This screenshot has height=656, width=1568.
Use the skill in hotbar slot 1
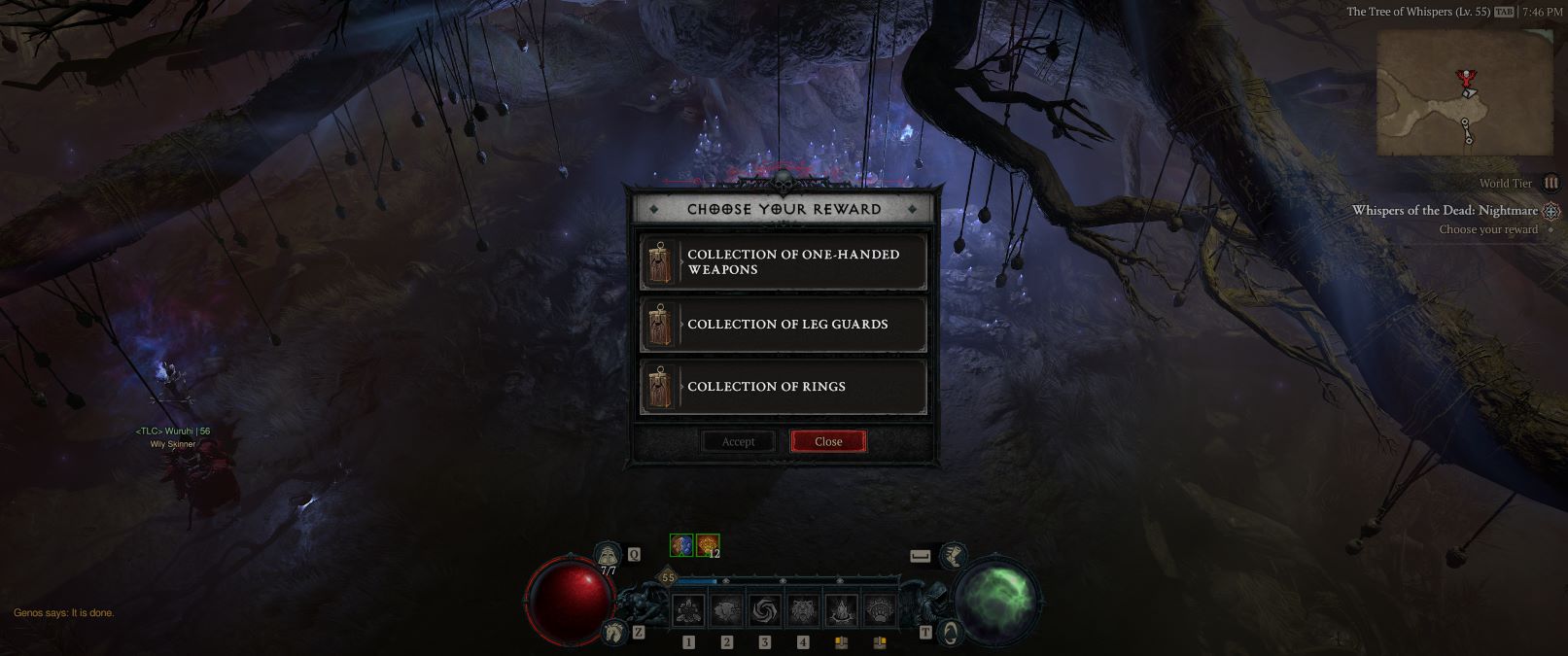[689, 610]
